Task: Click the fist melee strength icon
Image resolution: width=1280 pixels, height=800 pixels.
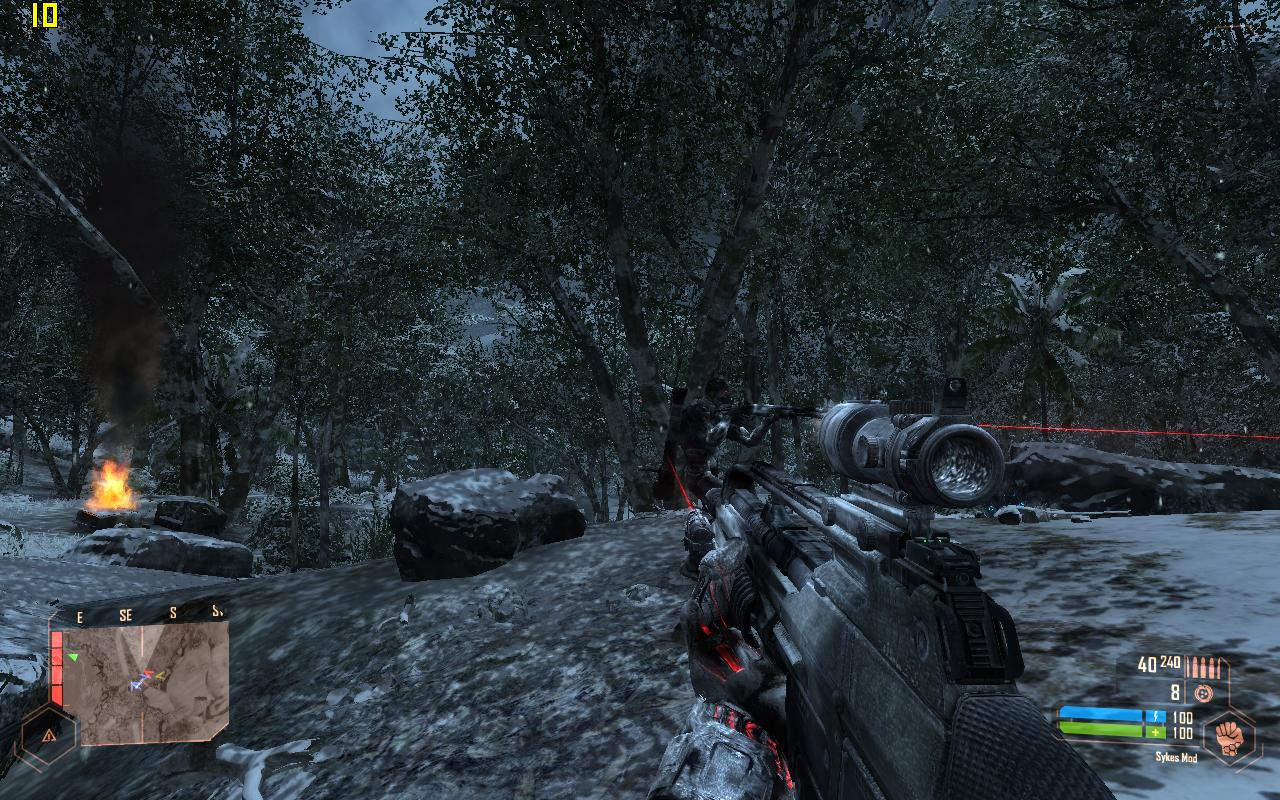Action: coord(1228,737)
